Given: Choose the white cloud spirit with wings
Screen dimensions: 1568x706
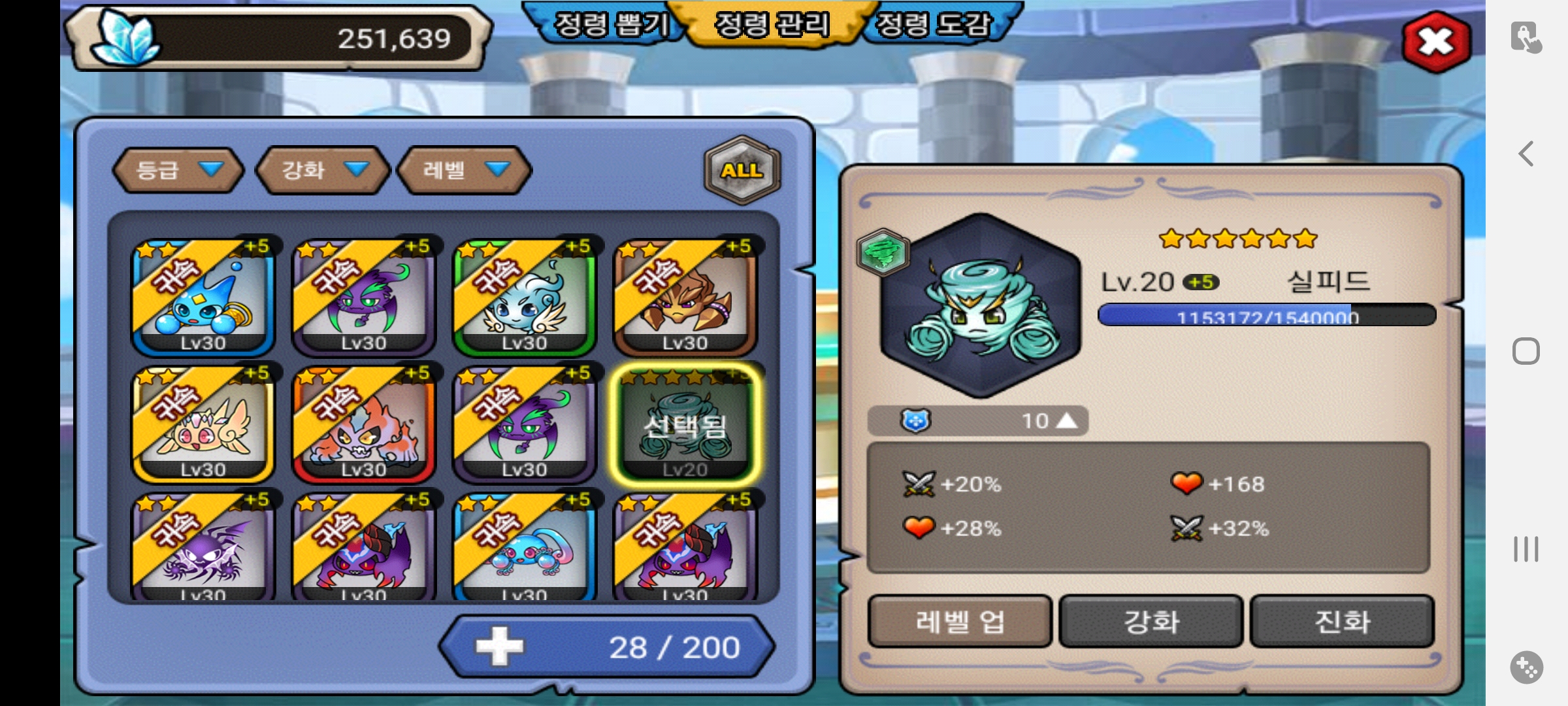Looking at the screenshot, I should click(x=524, y=297).
